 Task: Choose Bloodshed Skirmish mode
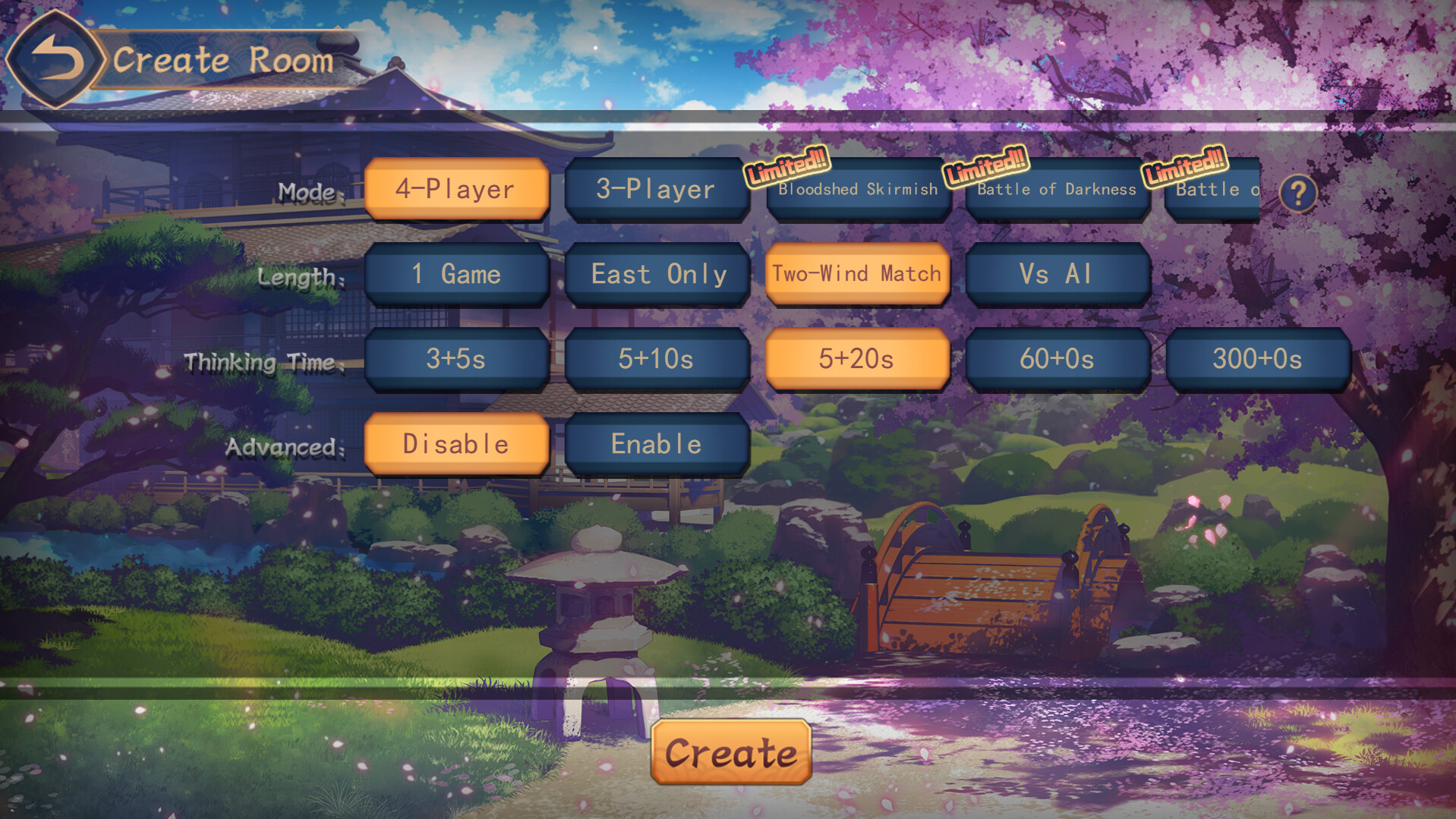[856, 191]
